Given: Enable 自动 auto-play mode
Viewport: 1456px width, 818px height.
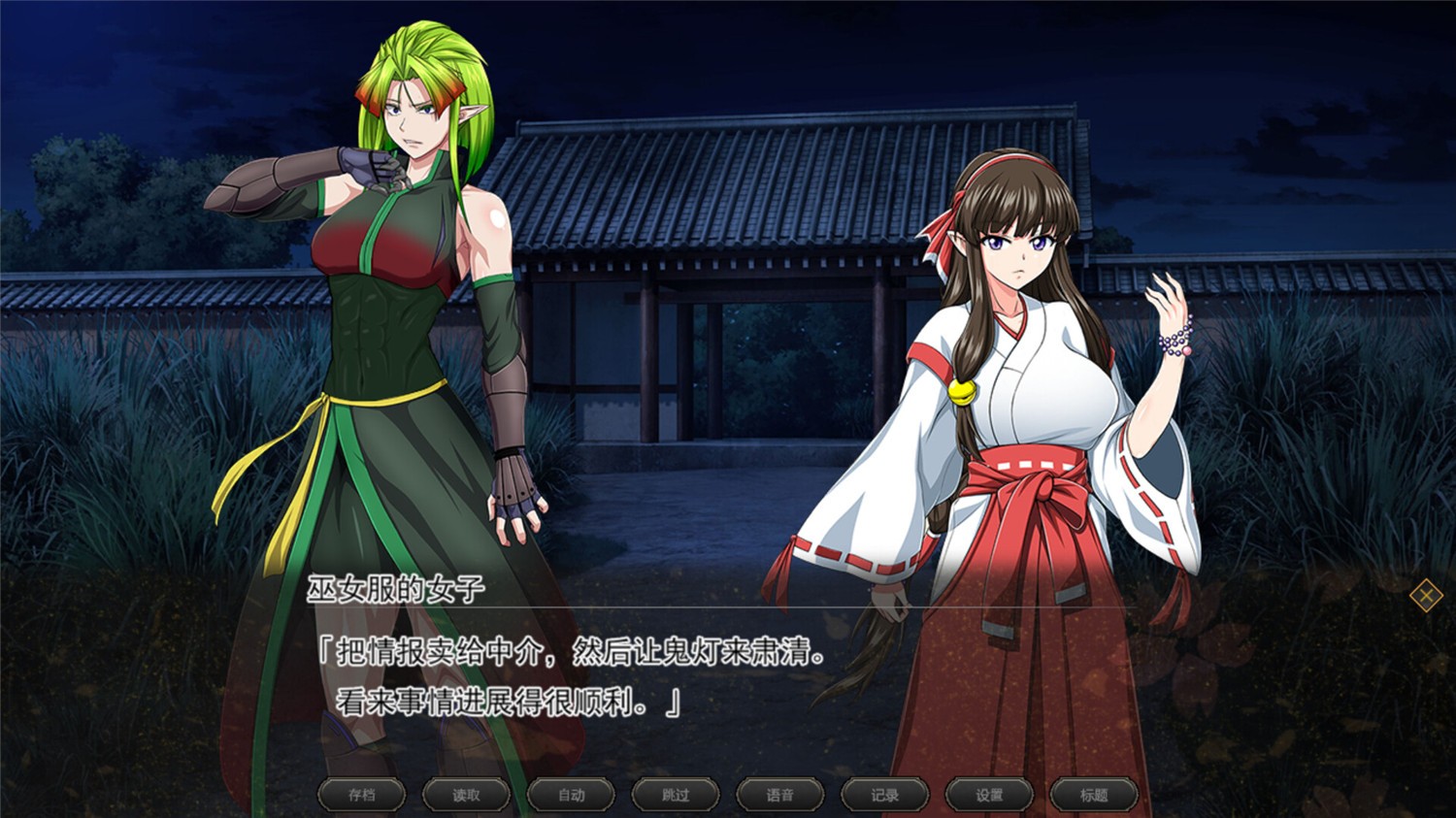Looking at the screenshot, I should (571, 794).
